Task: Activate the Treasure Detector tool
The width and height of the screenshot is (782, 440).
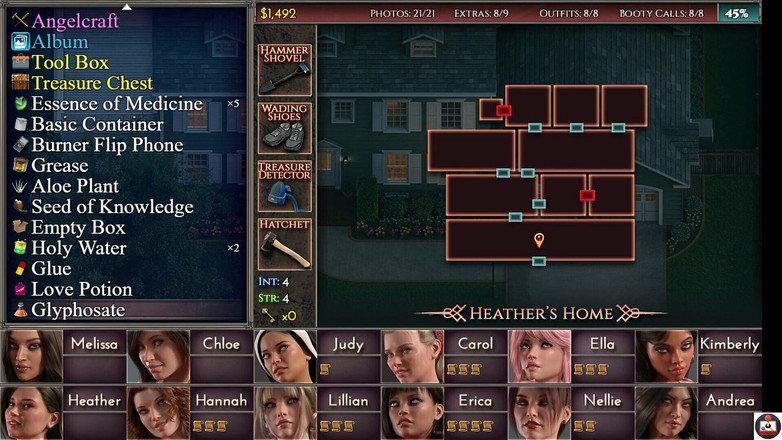Action: pyautogui.click(x=284, y=186)
